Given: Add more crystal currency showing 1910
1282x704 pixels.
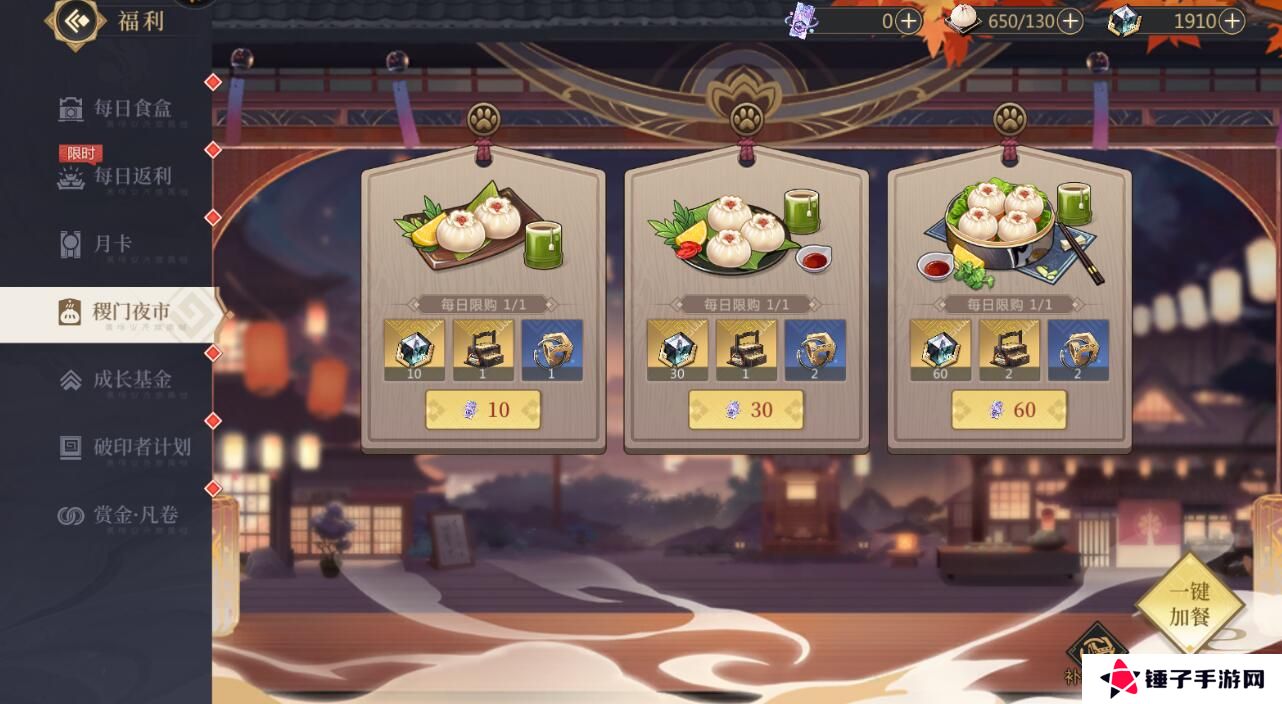Looking at the screenshot, I should (x=1231, y=21).
